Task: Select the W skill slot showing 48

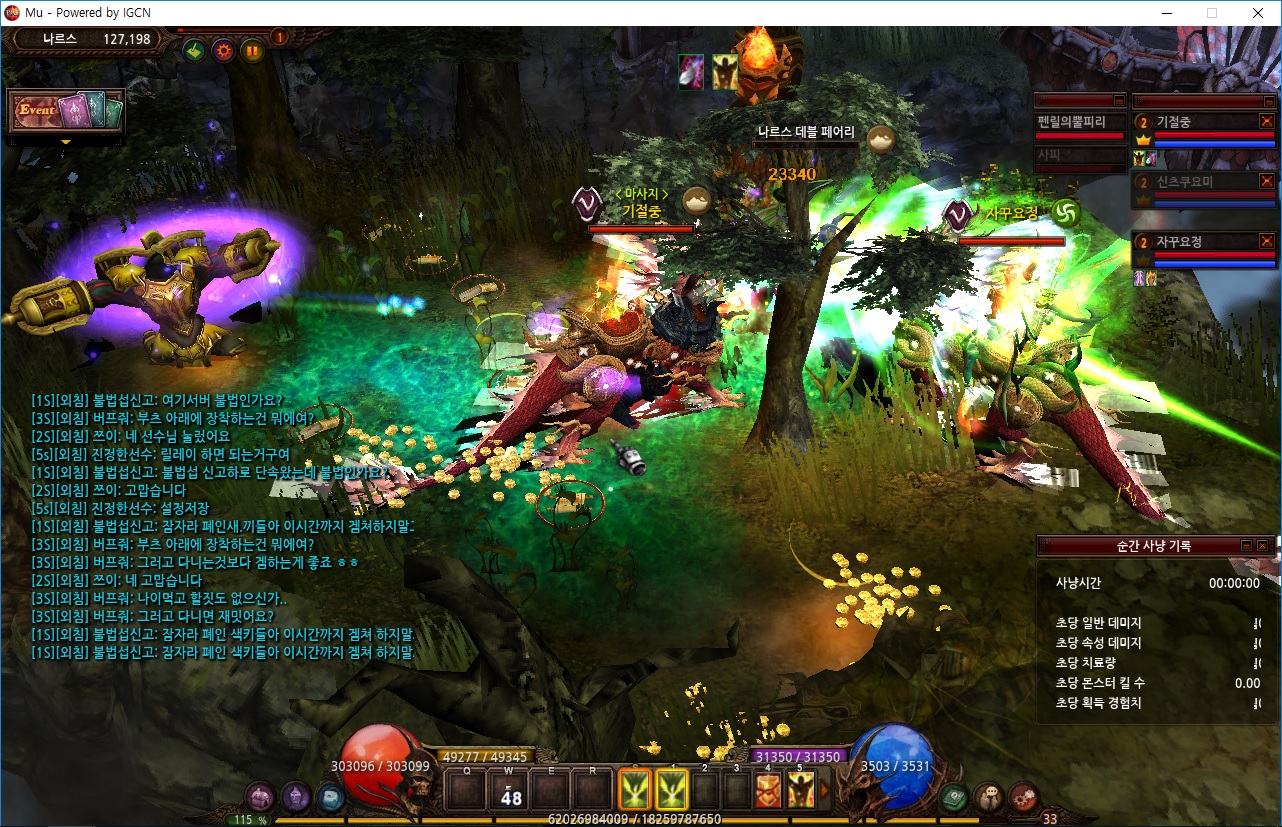Action: click(x=511, y=790)
